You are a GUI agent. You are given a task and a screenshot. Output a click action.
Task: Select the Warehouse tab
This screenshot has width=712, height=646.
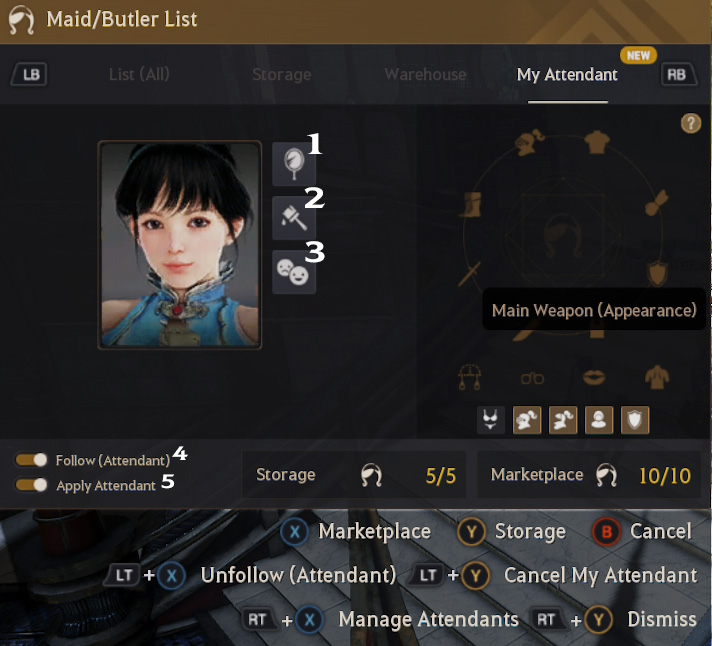[425, 74]
